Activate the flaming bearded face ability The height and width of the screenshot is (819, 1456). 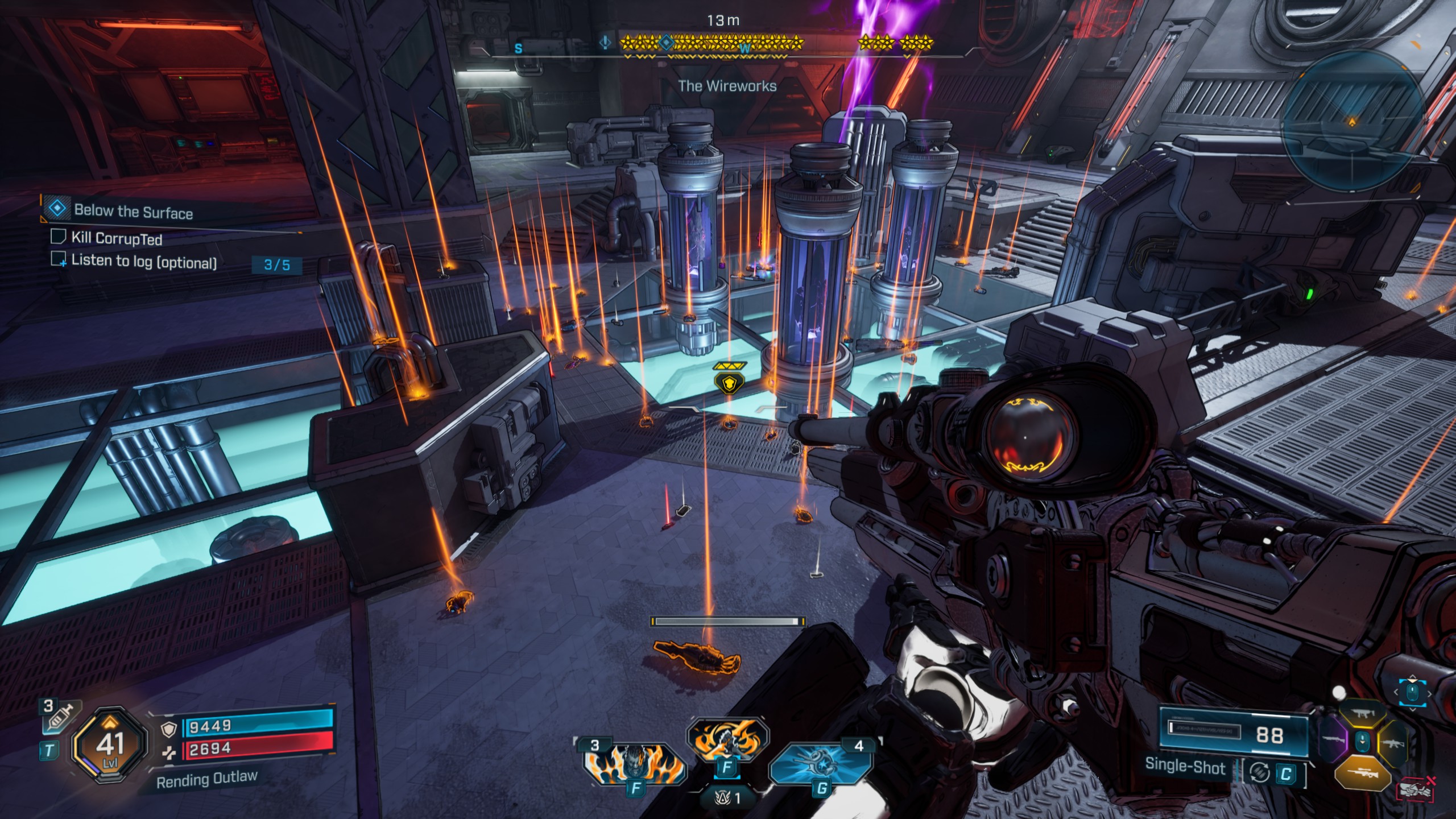(634, 763)
